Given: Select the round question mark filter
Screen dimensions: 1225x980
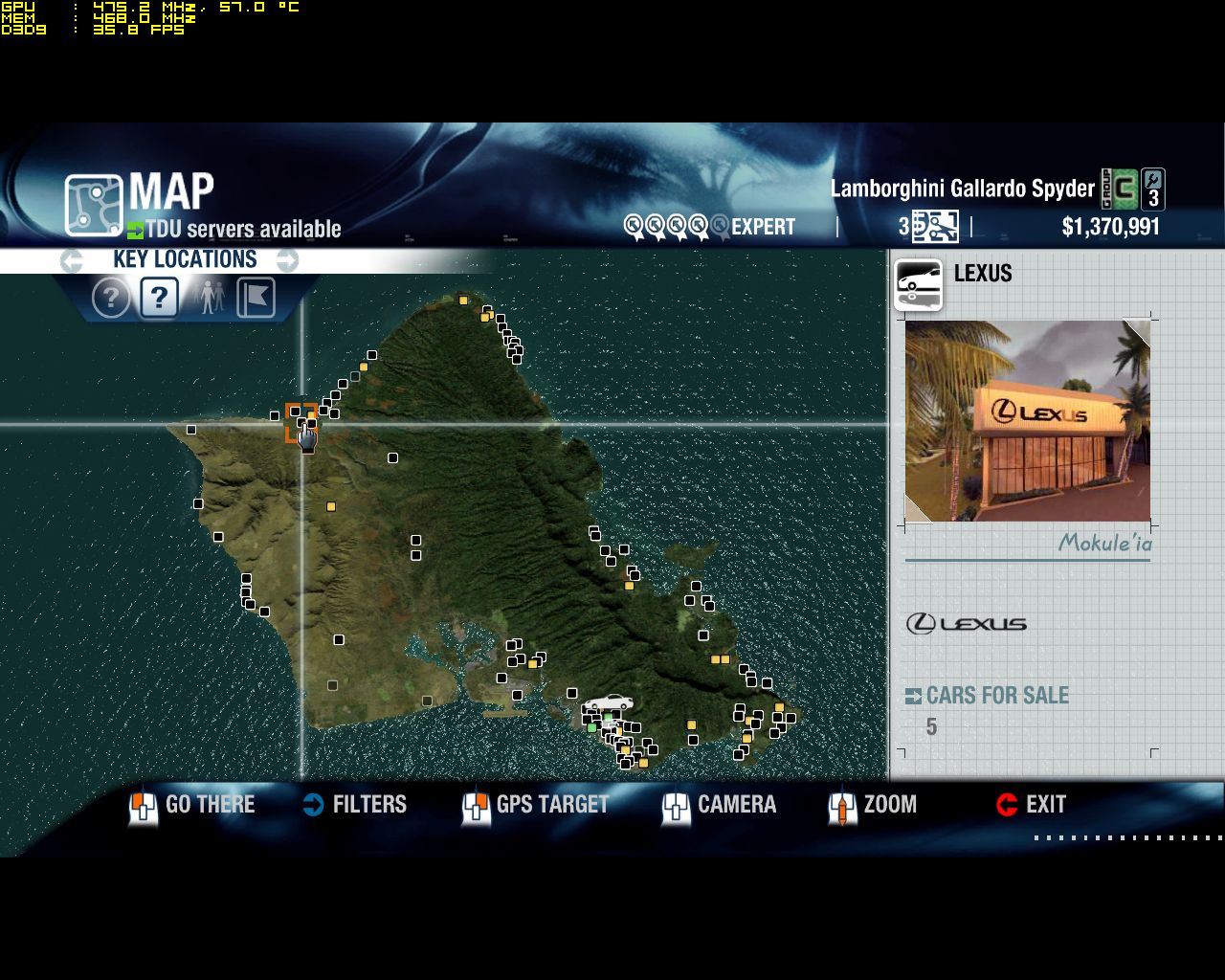Looking at the screenshot, I should coord(111,299).
